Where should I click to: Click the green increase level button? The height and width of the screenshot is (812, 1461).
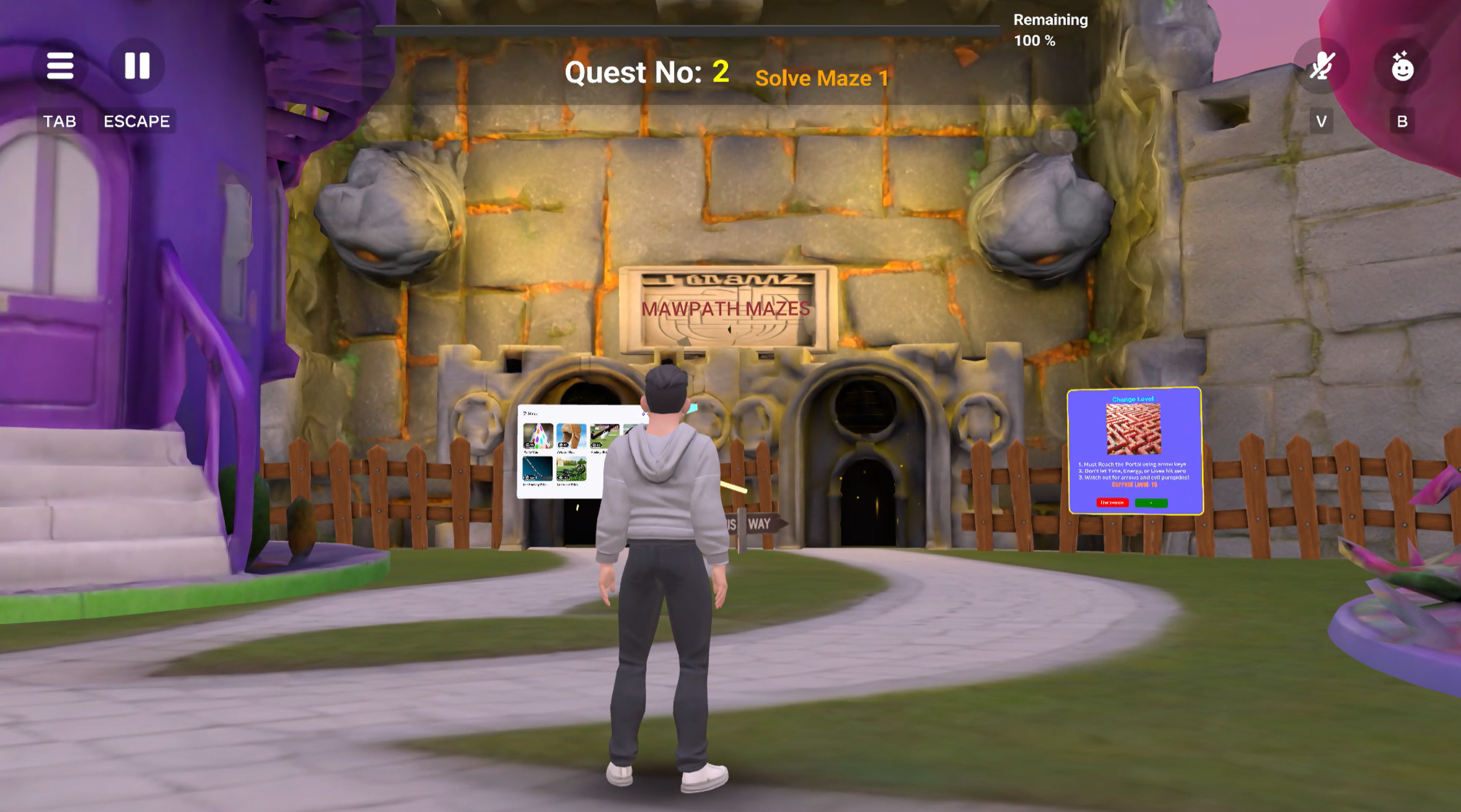(1151, 503)
